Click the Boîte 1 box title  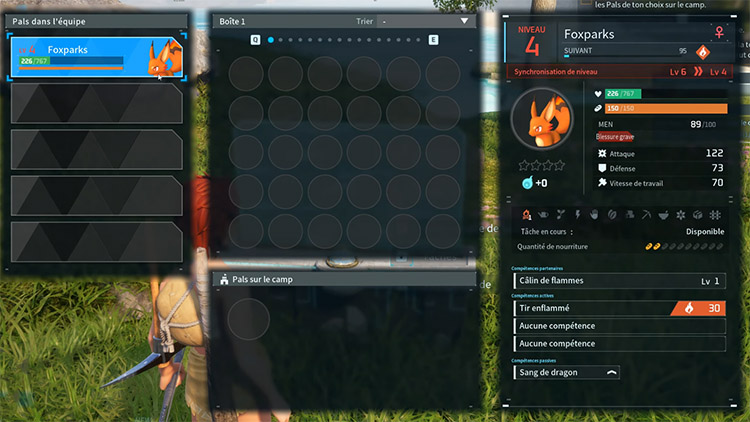tap(236, 21)
